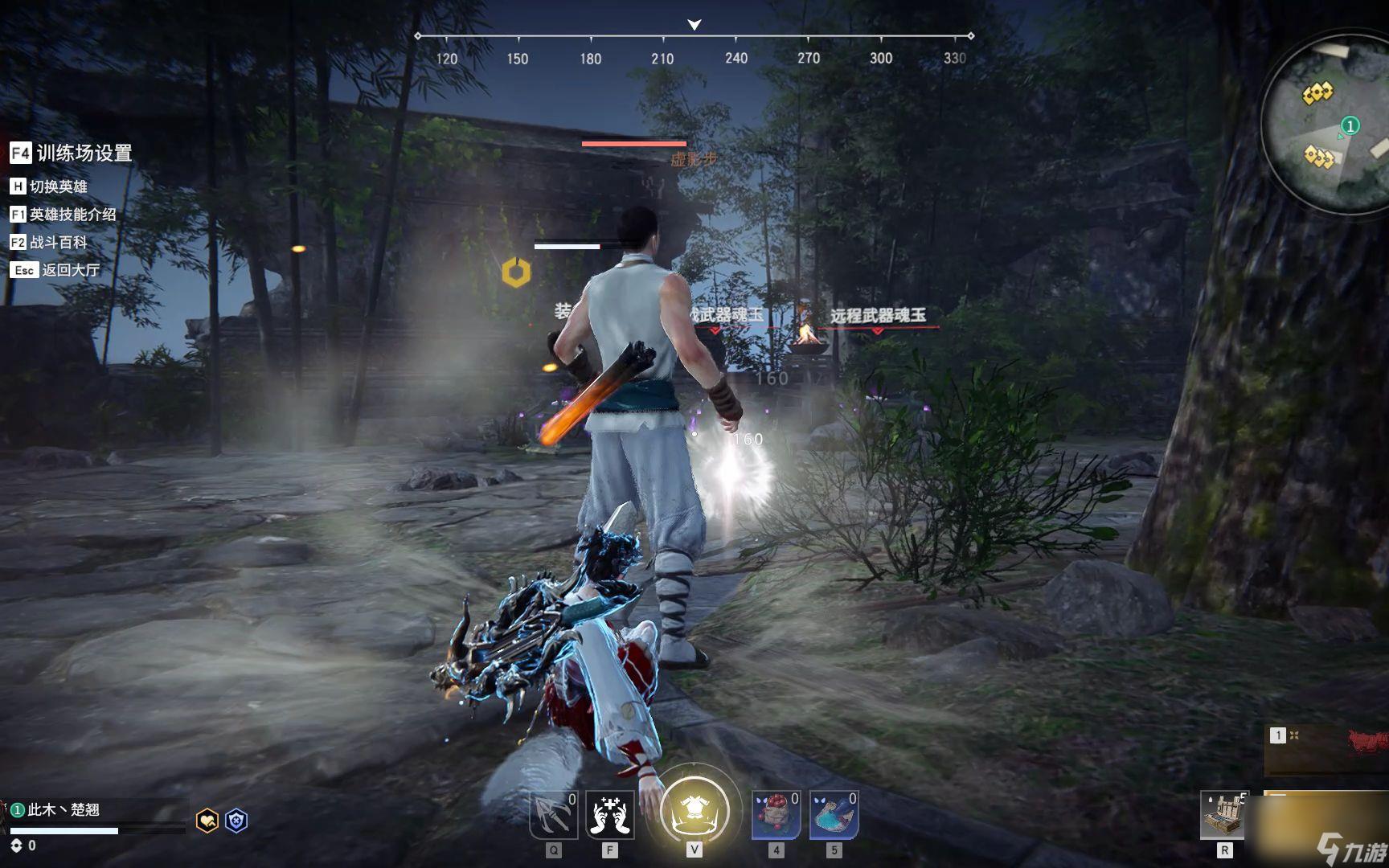Screen dimensions: 1389x868
Task: Use the red berry bag consumable
Action: [x=776, y=815]
